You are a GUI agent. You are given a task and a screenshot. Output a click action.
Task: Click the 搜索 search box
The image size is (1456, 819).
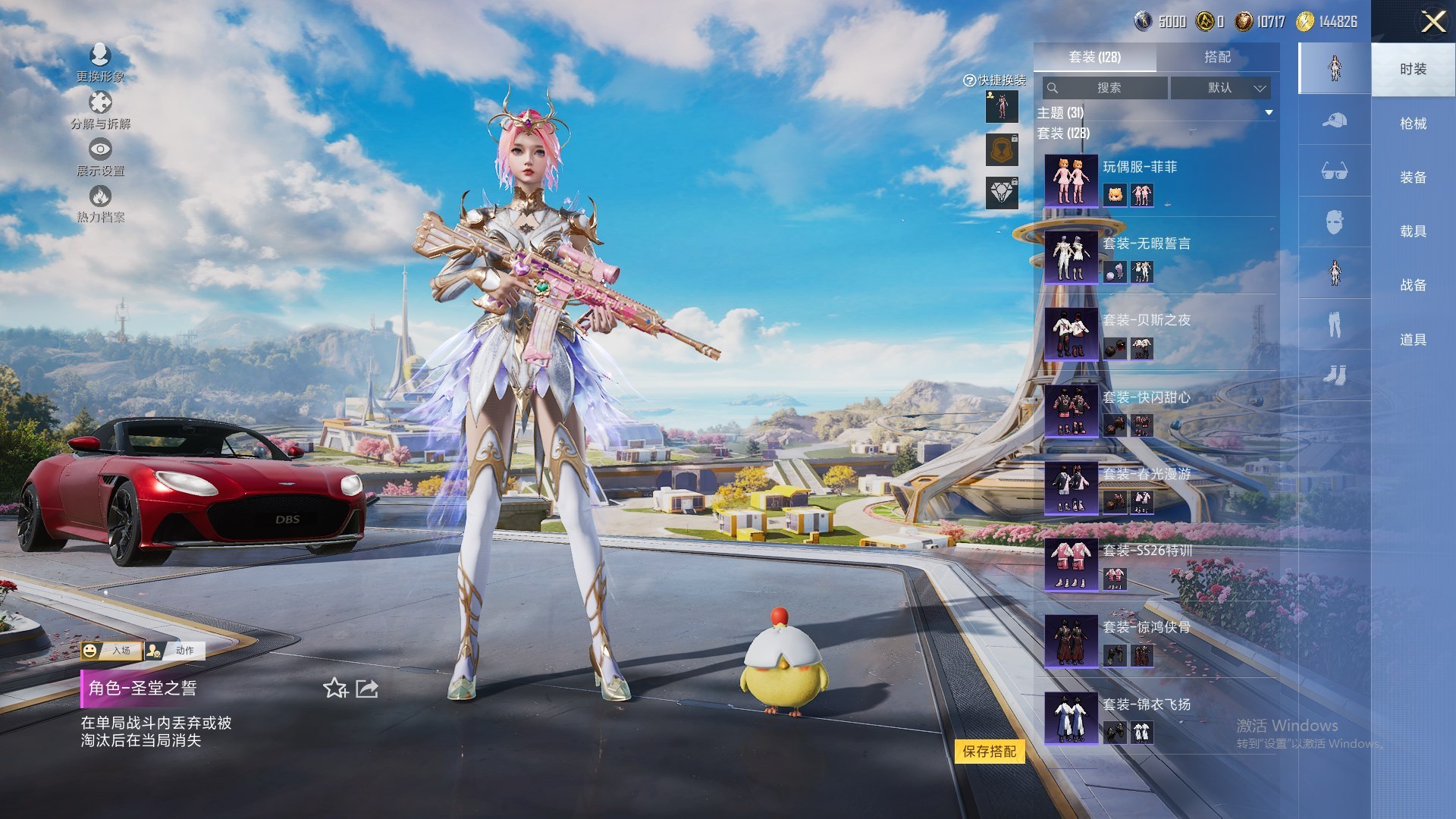pos(1106,88)
